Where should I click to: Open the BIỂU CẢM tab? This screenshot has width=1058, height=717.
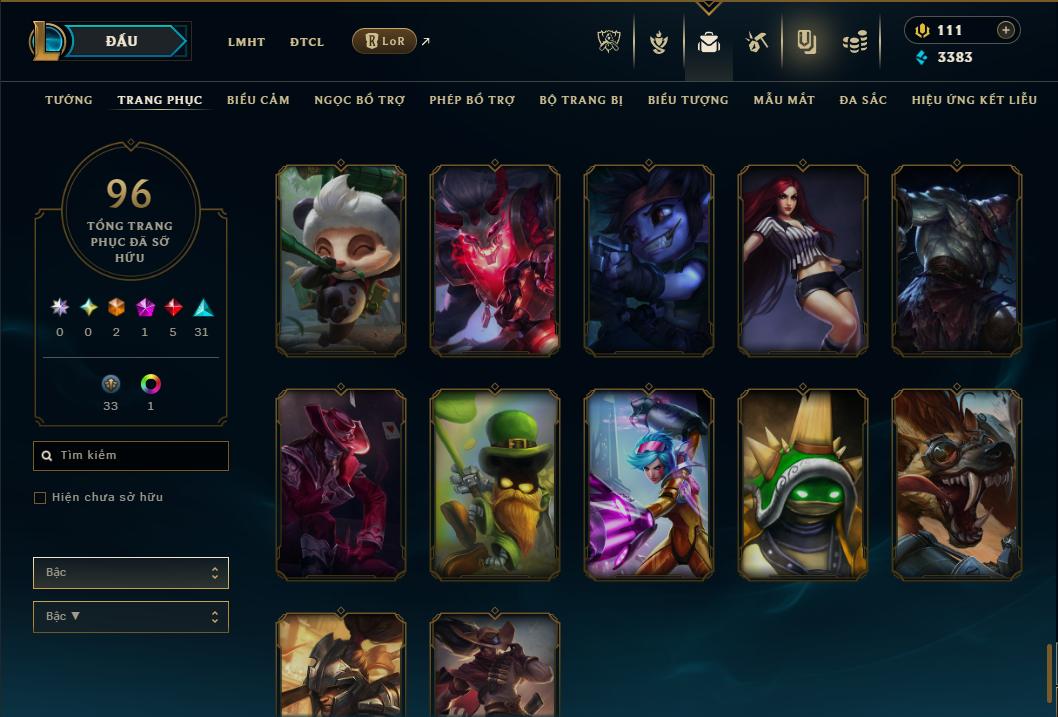coord(258,100)
